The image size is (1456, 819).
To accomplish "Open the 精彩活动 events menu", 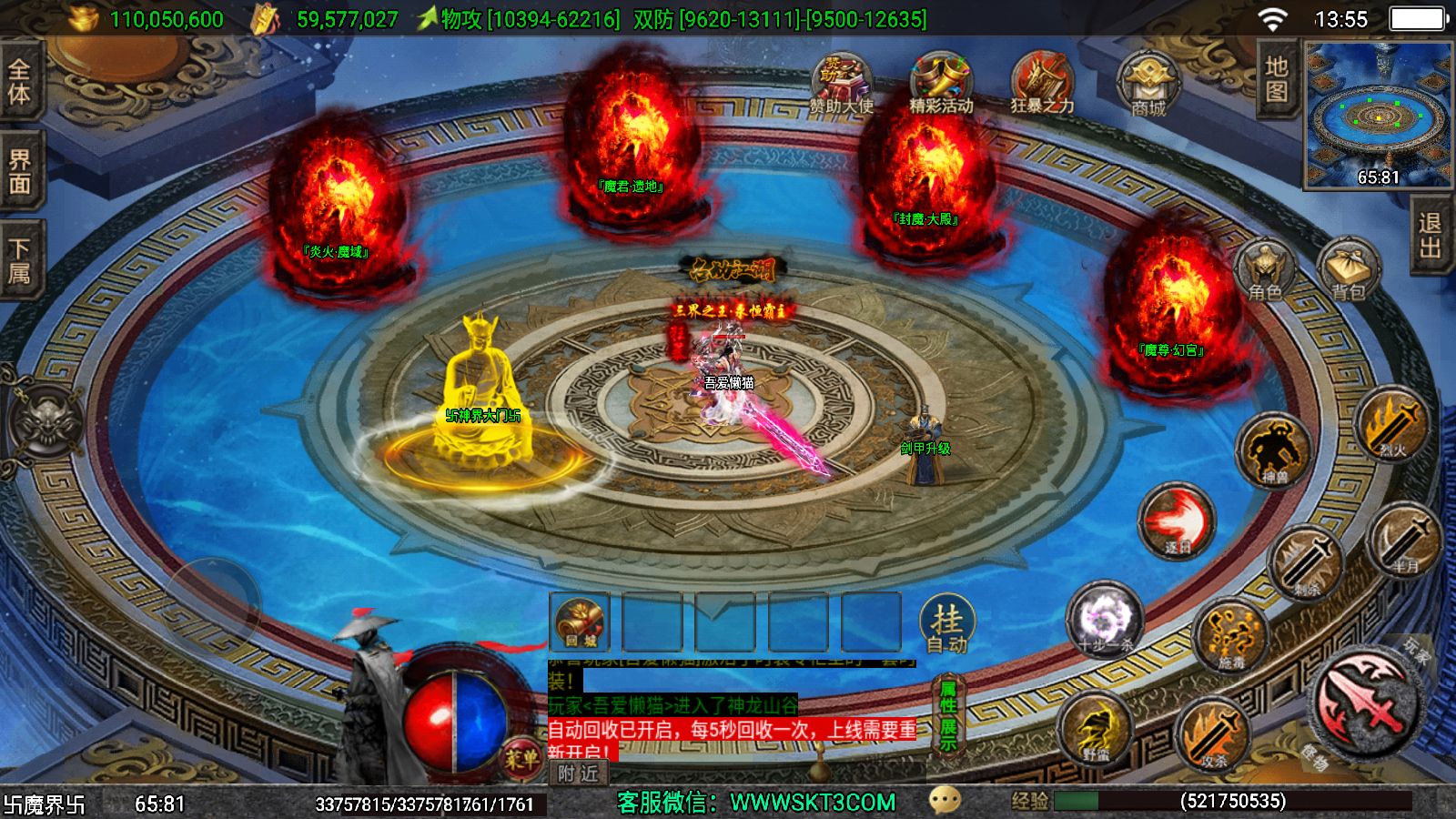I will [941, 84].
